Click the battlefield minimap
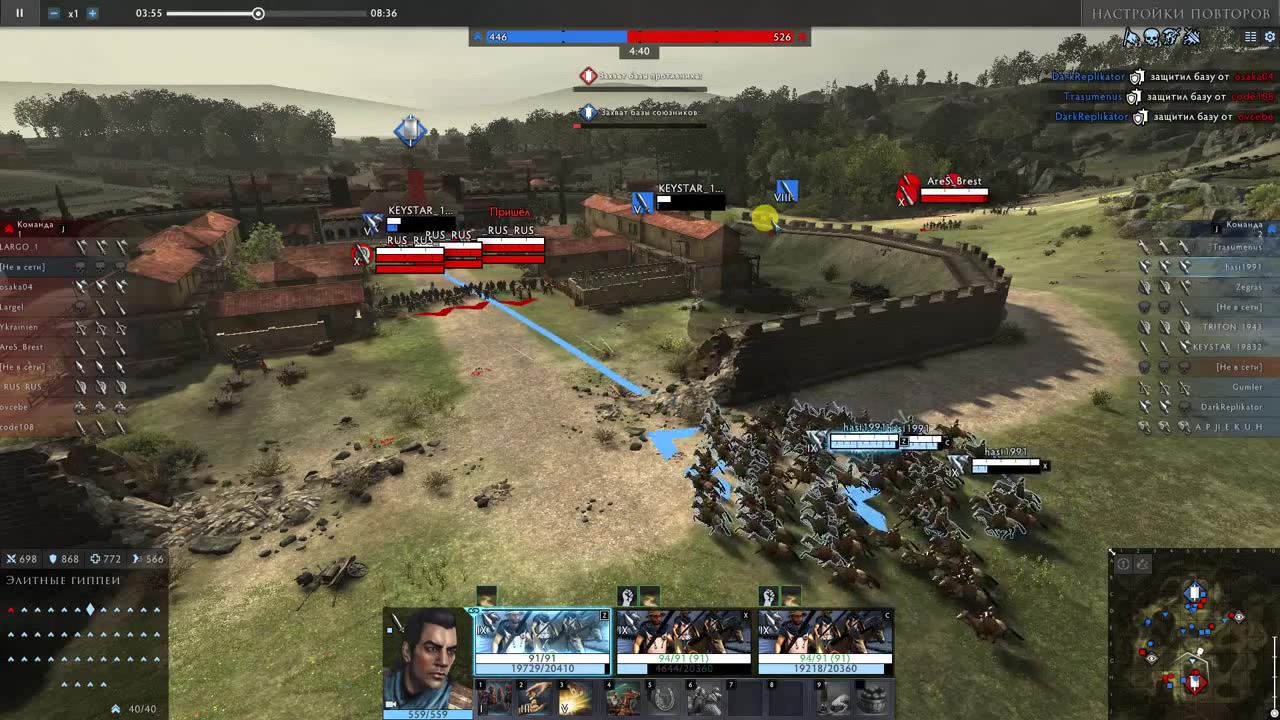 (x=1194, y=637)
